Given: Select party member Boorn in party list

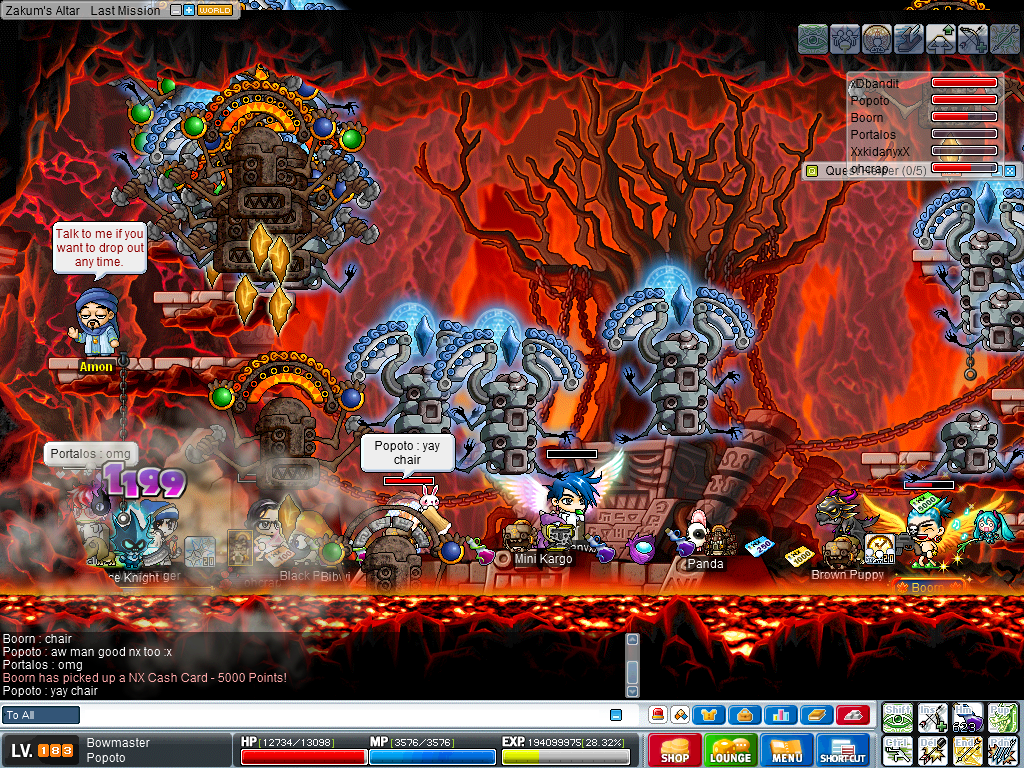Looking at the screenshot, I should pyautogui.click(x=867, y=118).
